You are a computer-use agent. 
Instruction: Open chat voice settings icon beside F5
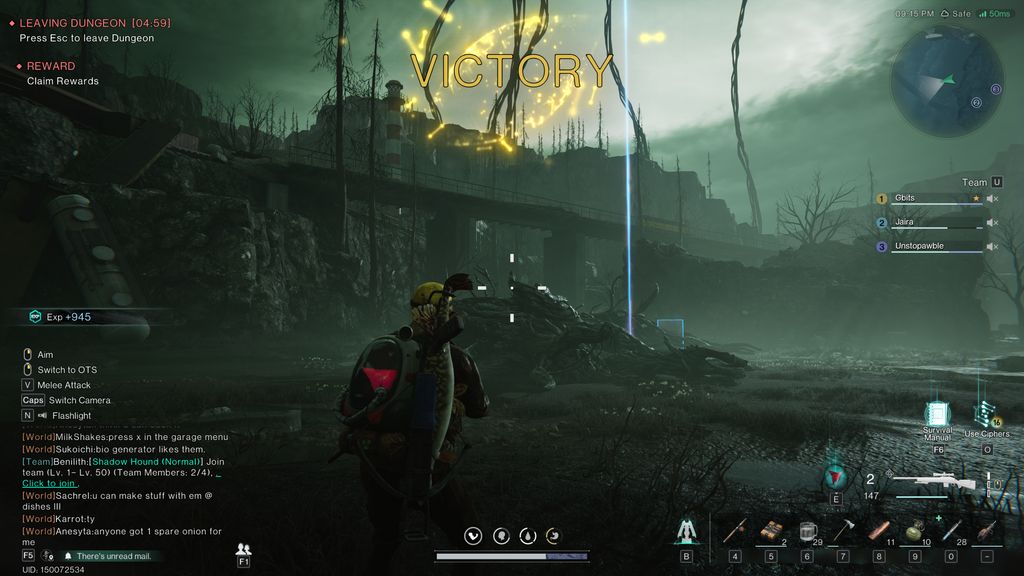[48, 555]
